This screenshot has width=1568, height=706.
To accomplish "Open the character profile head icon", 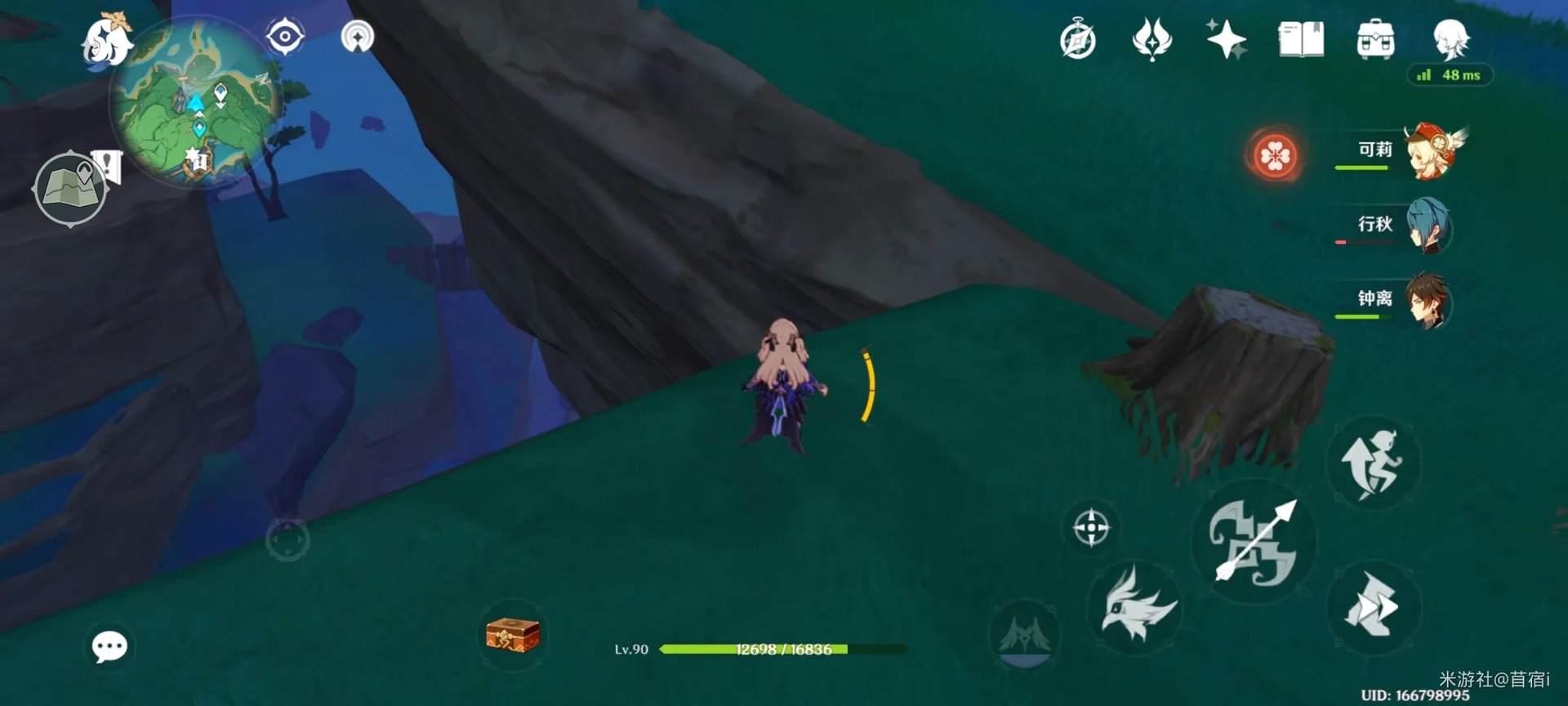I will click(x=1451, y=39).
